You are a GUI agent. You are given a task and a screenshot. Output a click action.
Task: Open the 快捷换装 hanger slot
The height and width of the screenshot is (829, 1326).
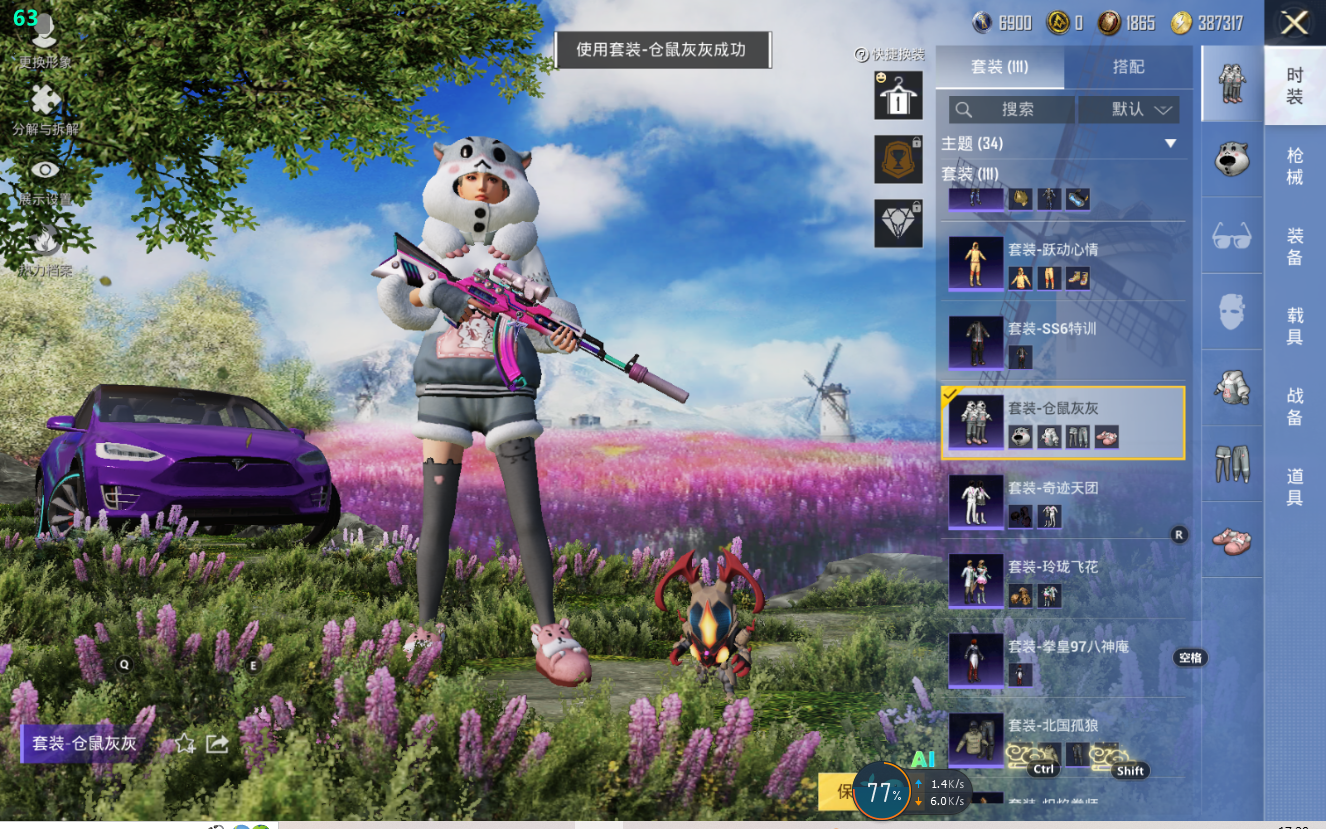point(898,96)
